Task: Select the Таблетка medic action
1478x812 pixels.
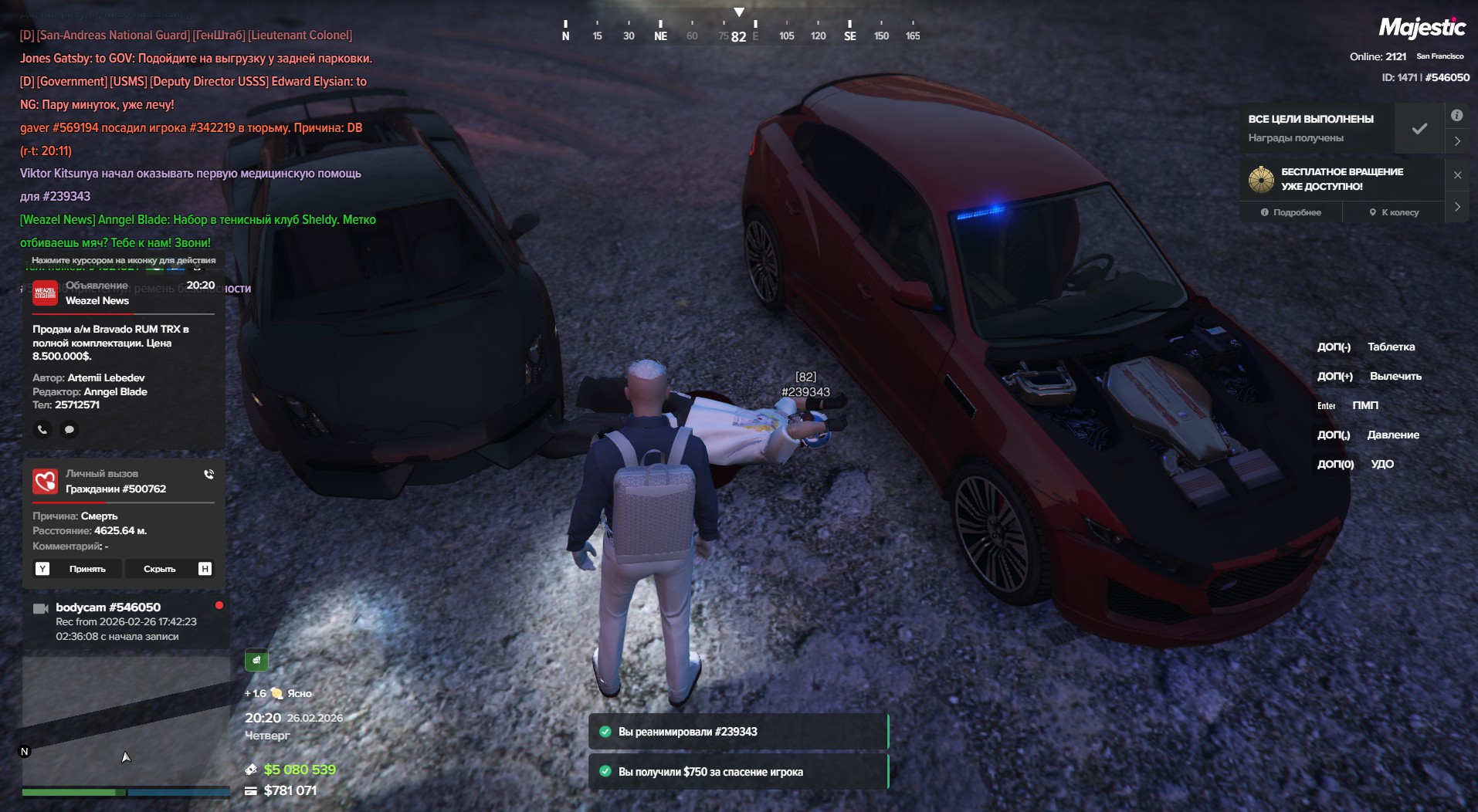Action: pyautogui.click(x=1391, y=347)
